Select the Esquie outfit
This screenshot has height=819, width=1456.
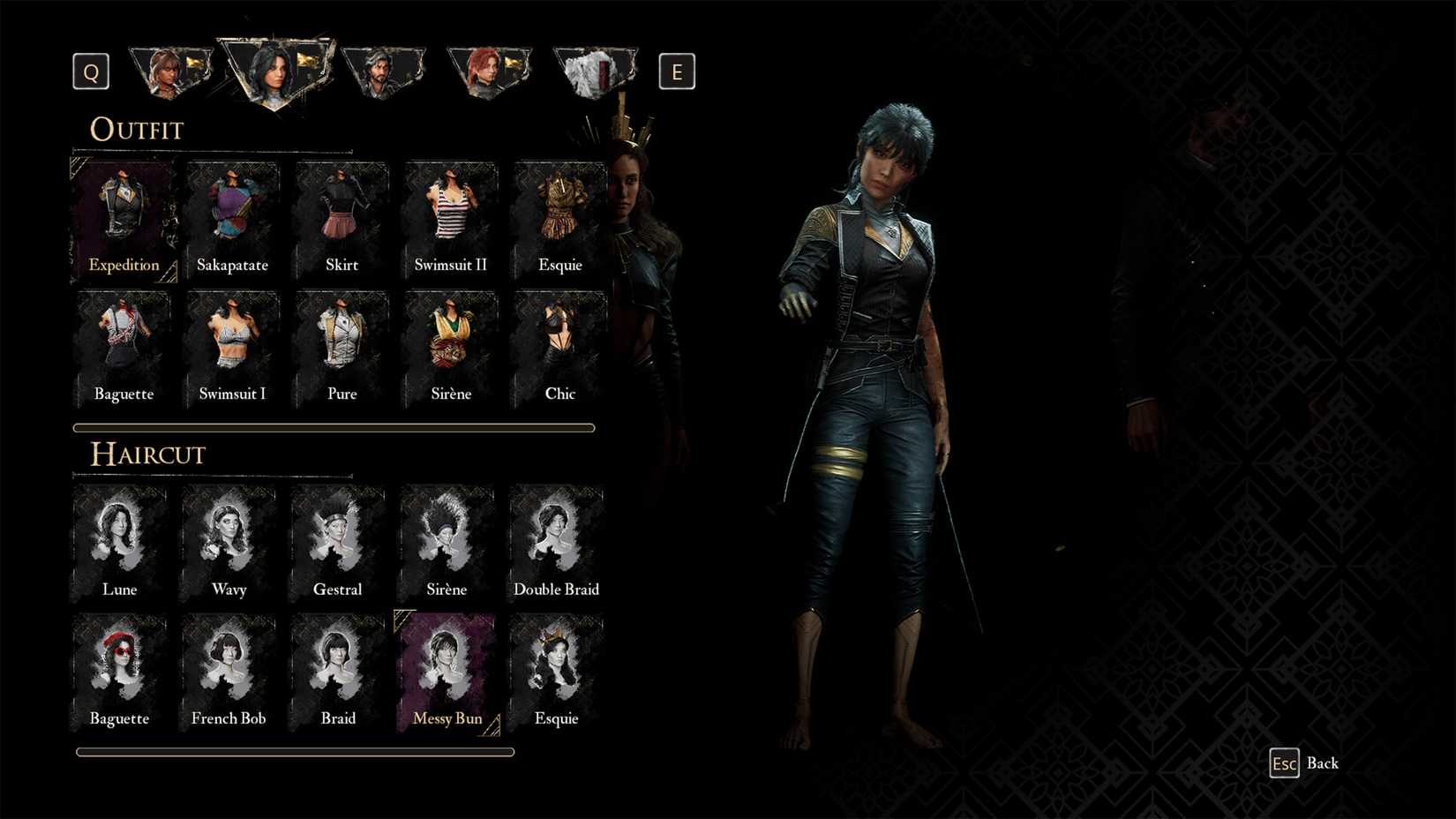(x=559, y=214)
